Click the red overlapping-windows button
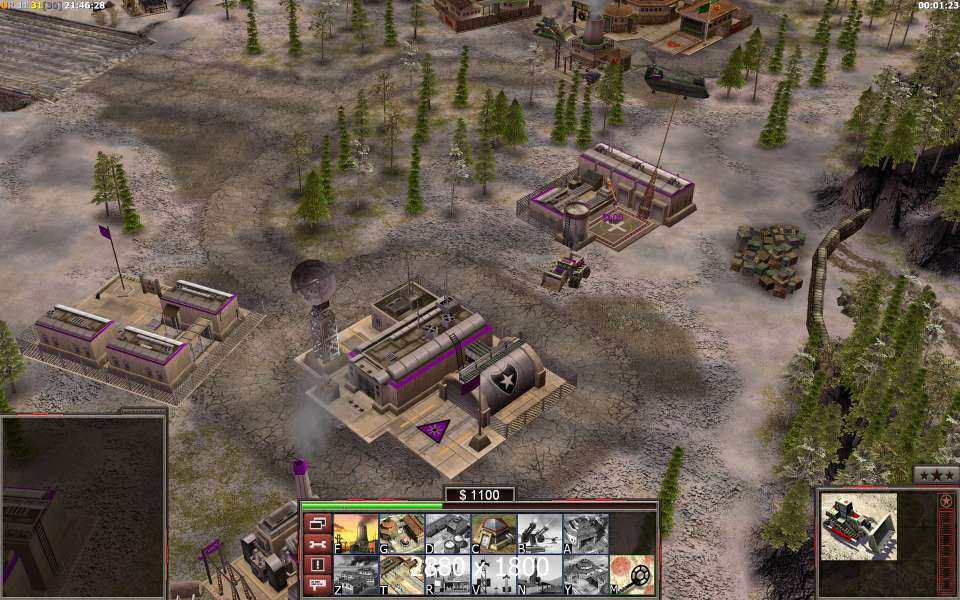 click(x=317, y=523)
